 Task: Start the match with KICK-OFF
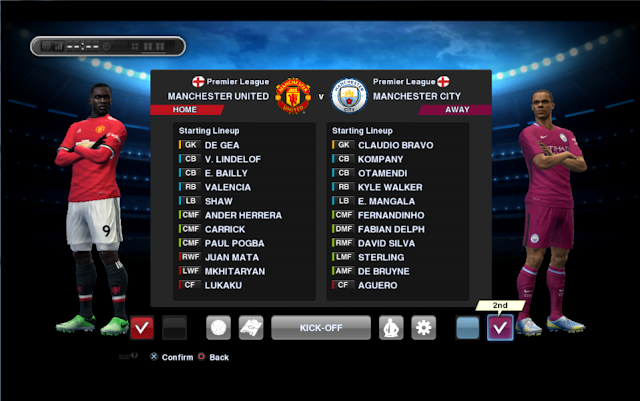pos(318,327)
